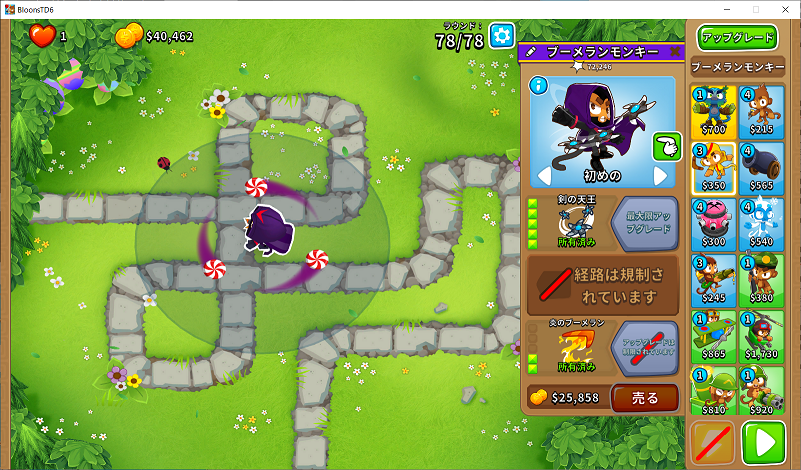
Task: Choose the $380 Sniper Monkey tower
Action: 762,279
